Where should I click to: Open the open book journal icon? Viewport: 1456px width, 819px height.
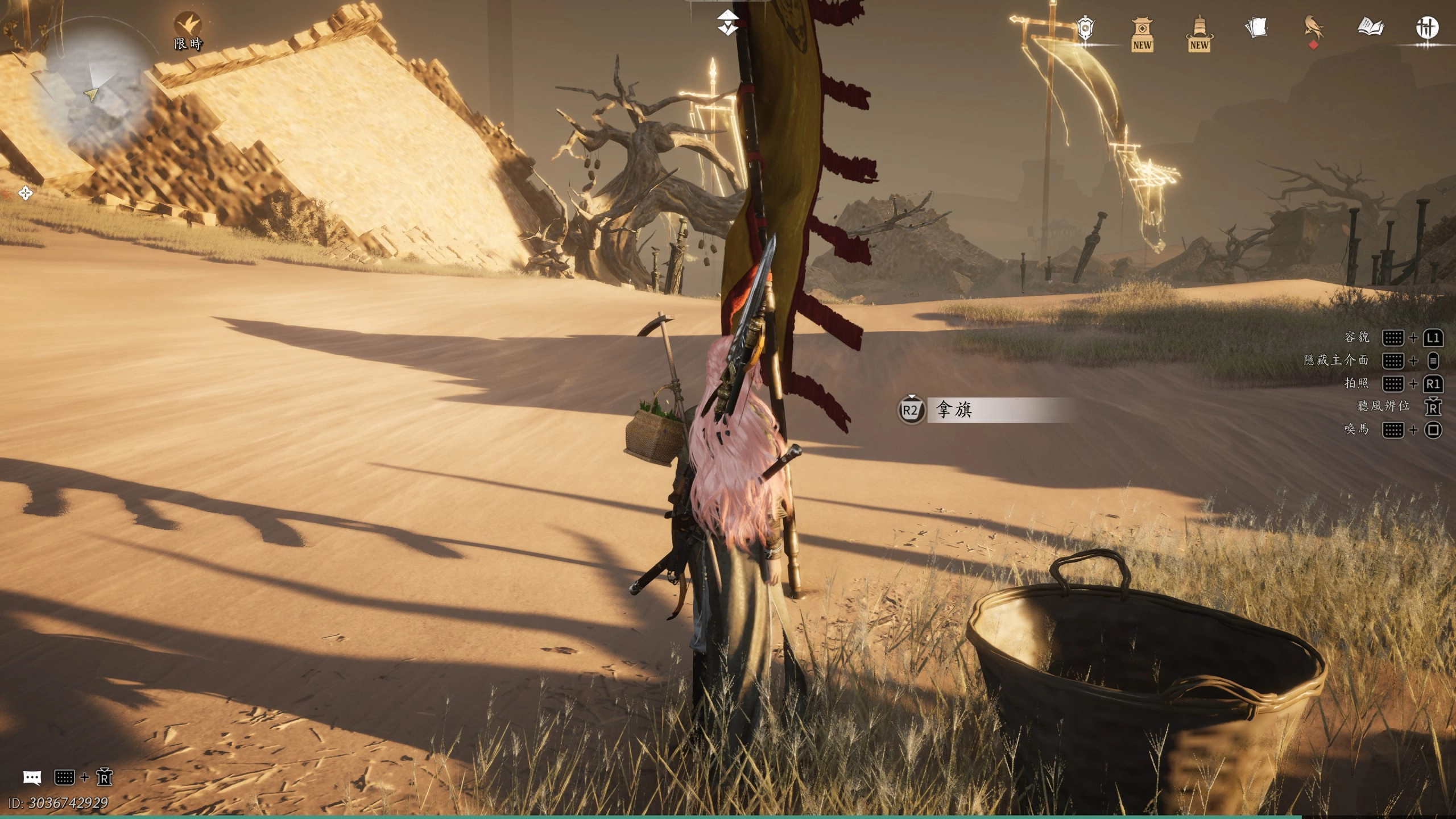[x=1370, y=27]
